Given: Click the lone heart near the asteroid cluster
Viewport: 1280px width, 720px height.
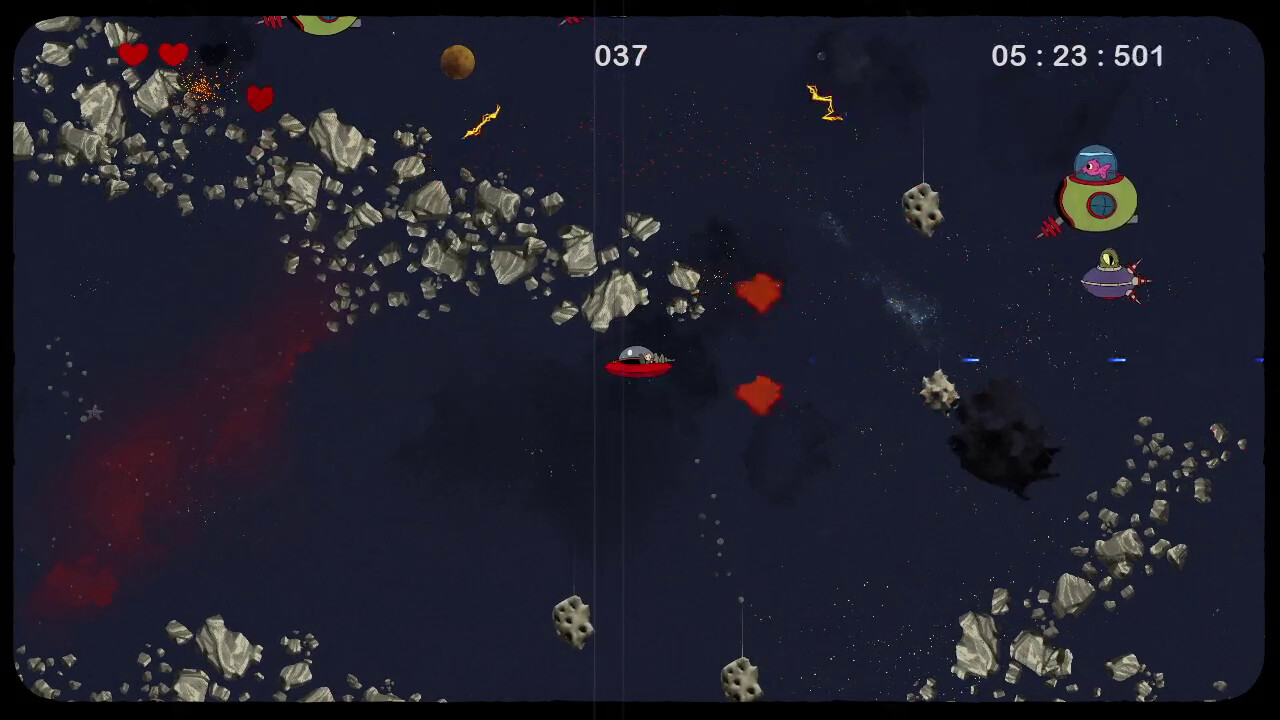Looking at the screenshot, I should coord(259,97).
